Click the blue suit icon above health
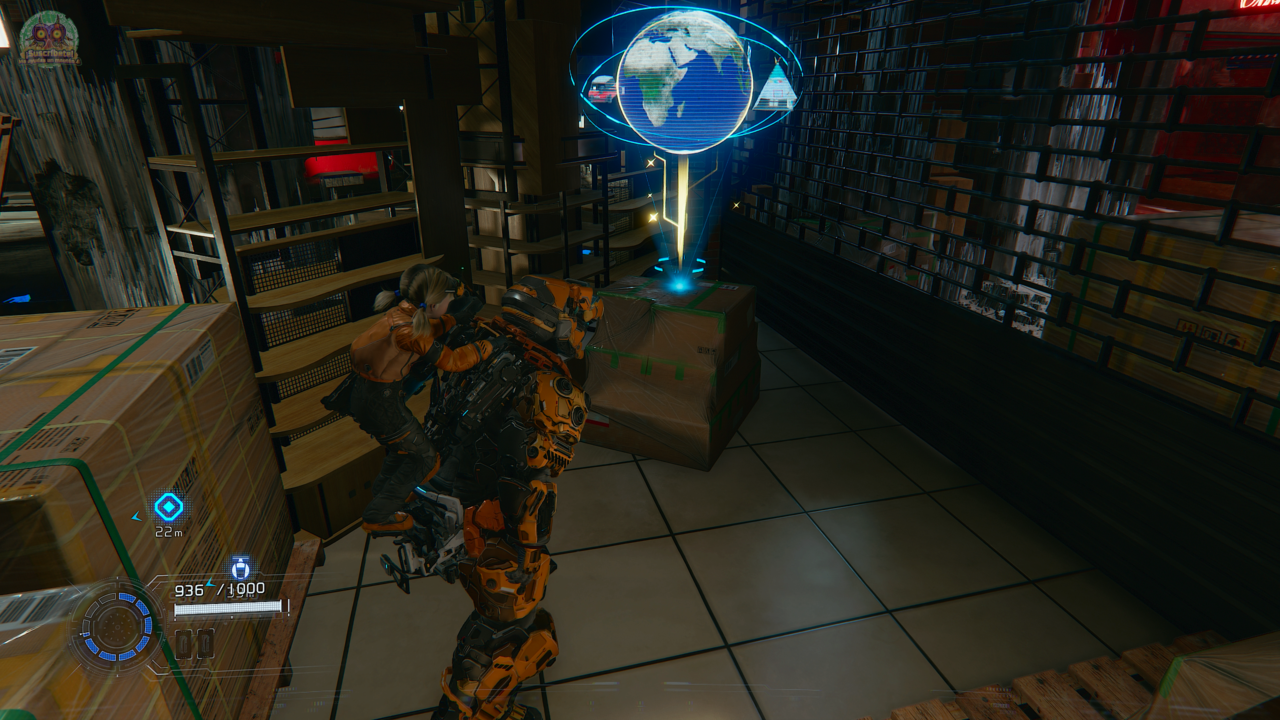This screenshot has height=720, width=1280. pyautogui.click(x=240, y=568)
